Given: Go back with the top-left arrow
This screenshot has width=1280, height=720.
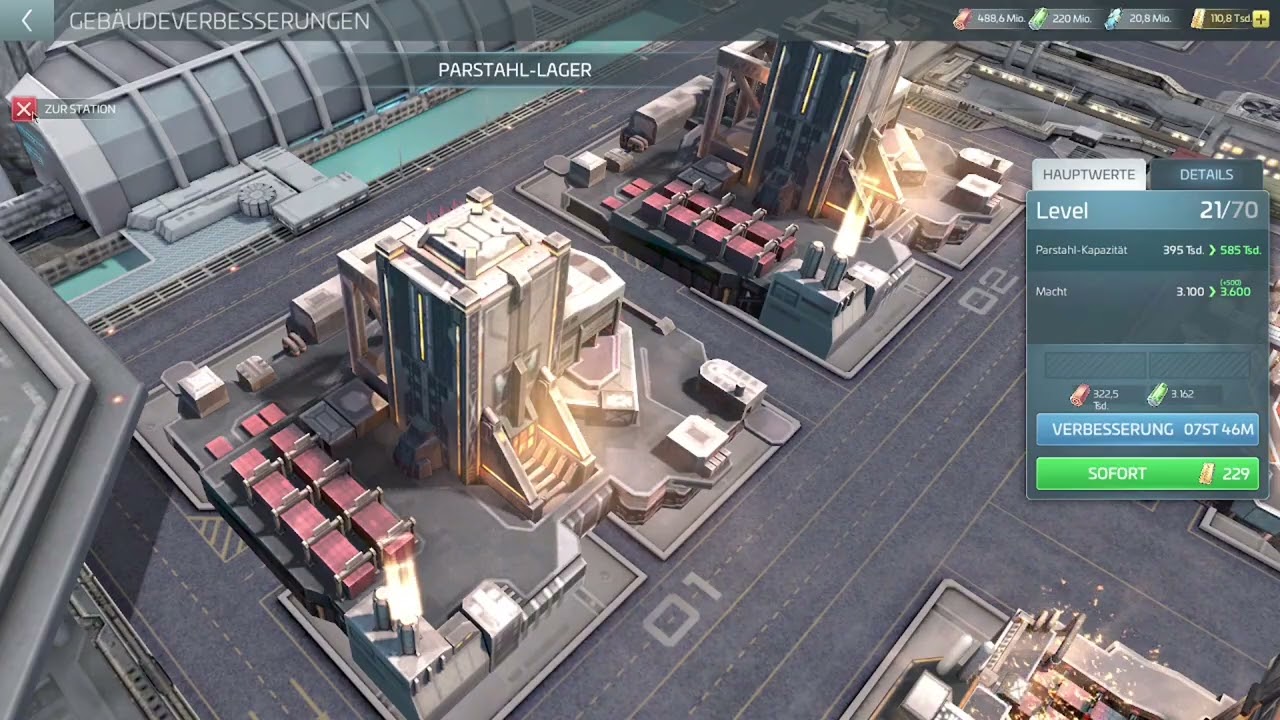Looking at the screenshot, I should 27,20.
